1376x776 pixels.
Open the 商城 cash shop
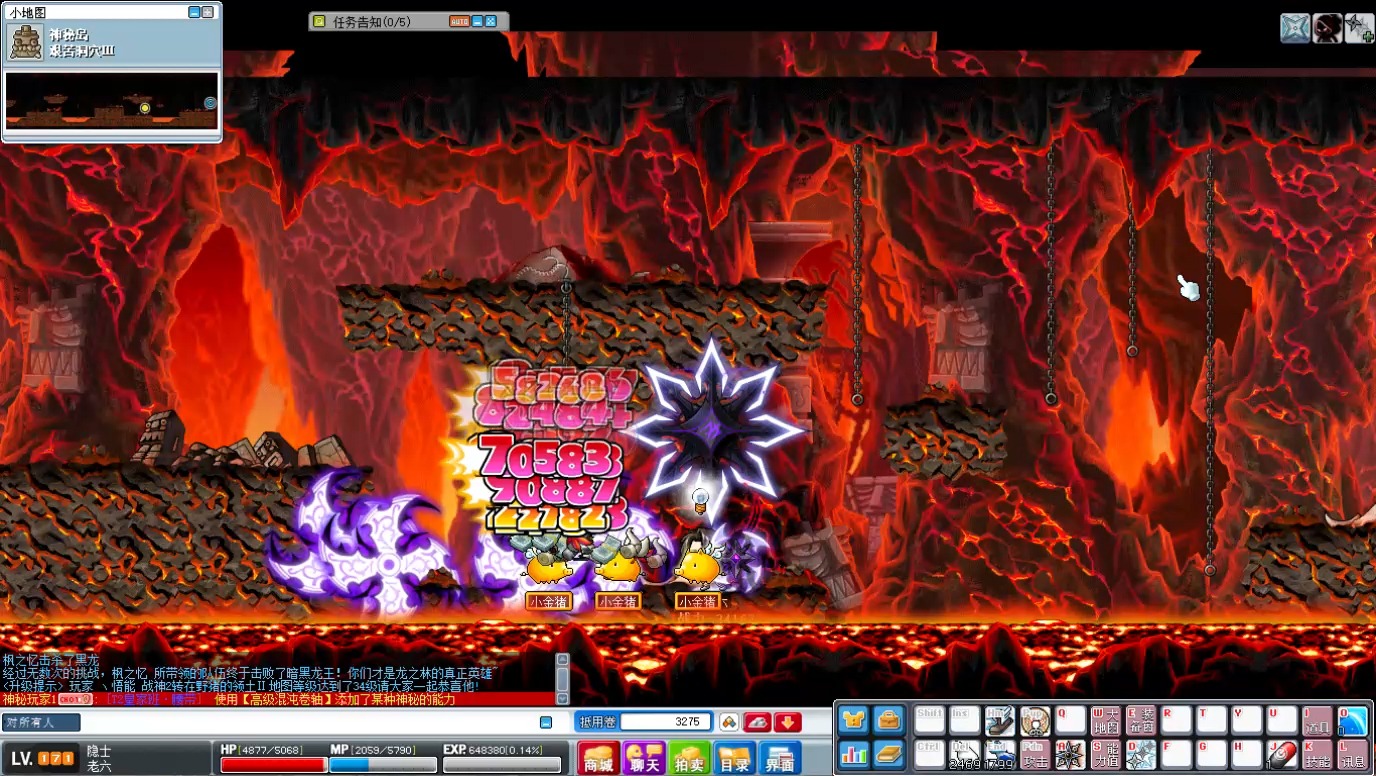coord(598,758)
